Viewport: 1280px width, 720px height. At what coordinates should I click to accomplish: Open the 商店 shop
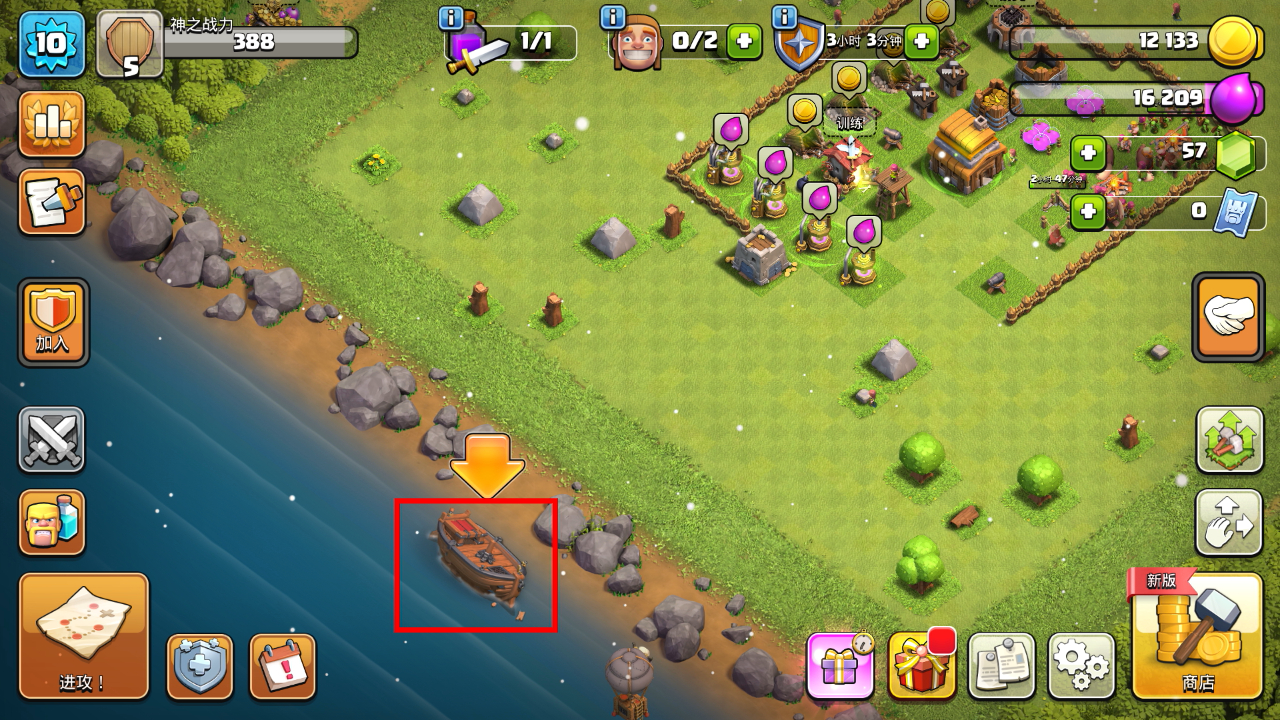click(1197, 635)
